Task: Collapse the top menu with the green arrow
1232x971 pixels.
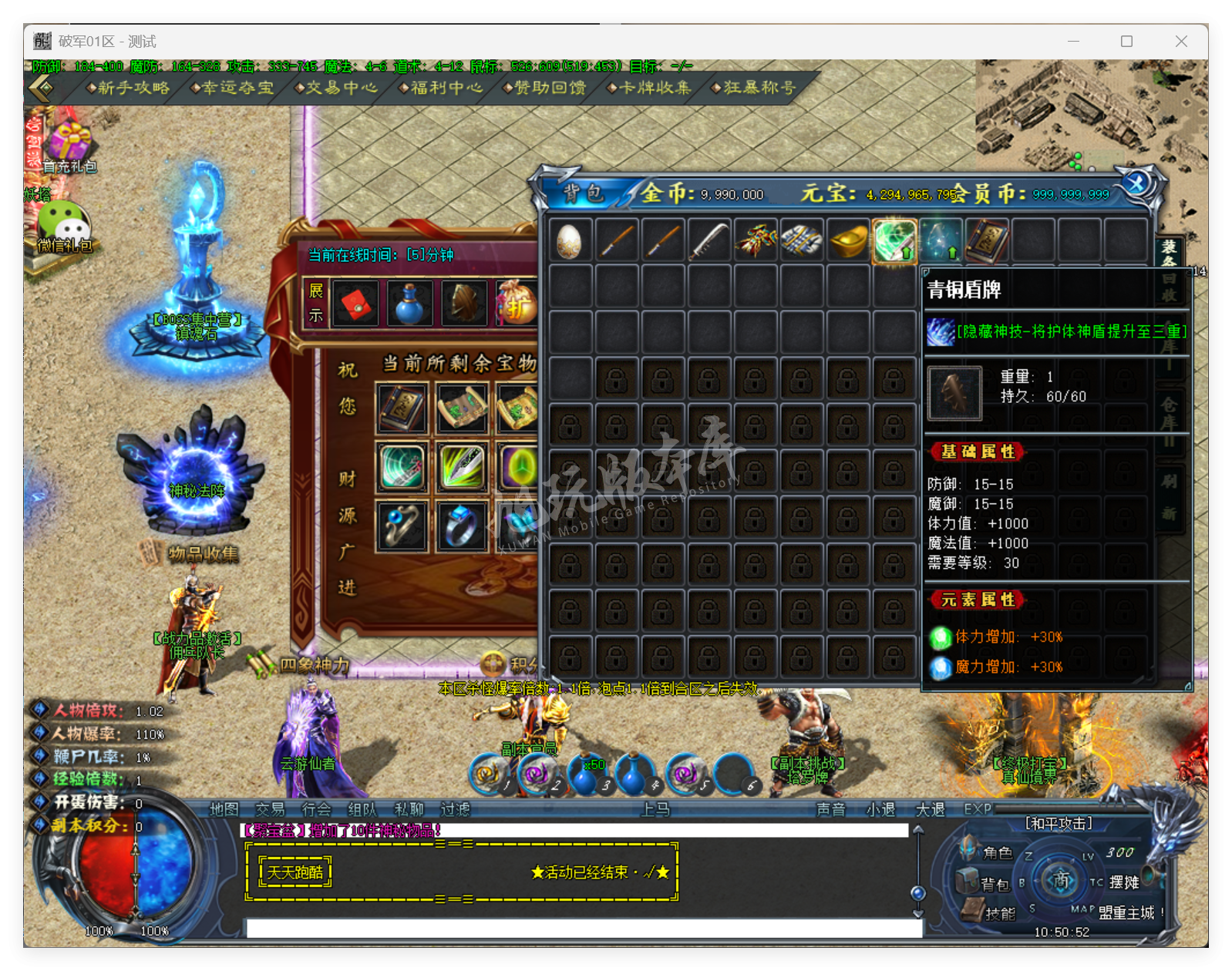Action: point(40,89)
